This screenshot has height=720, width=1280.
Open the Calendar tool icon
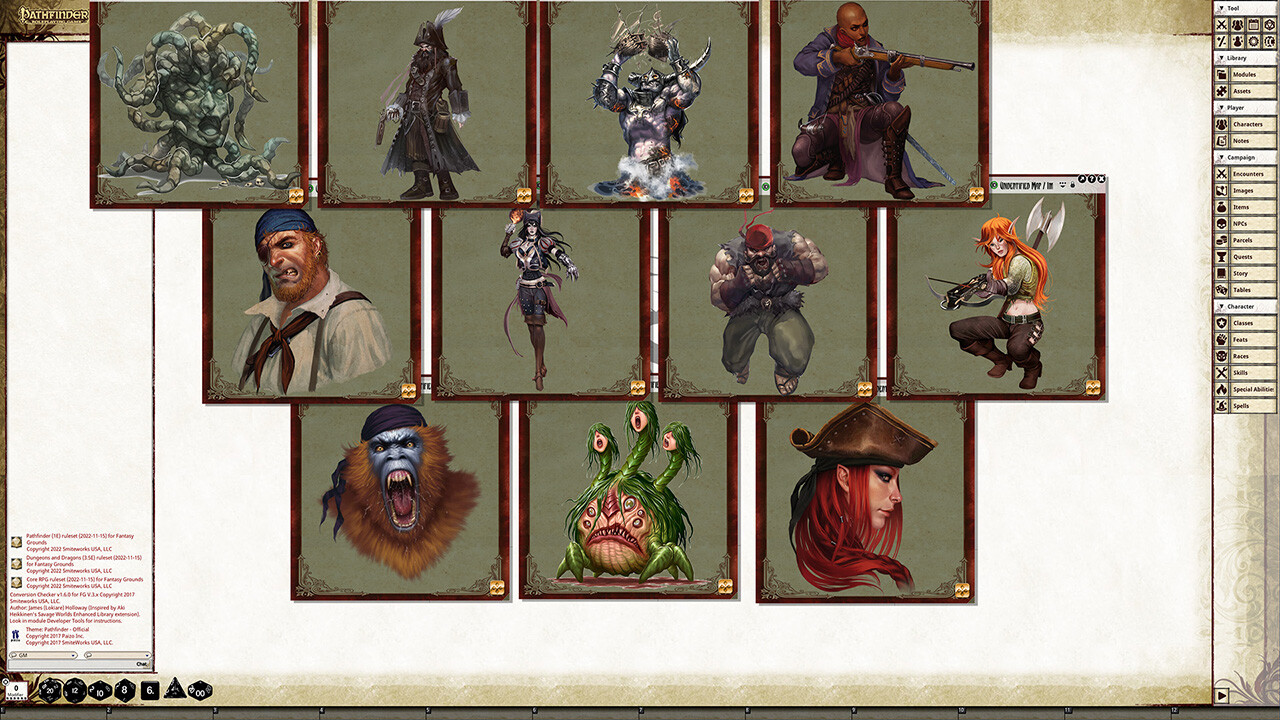(1253, 25)
